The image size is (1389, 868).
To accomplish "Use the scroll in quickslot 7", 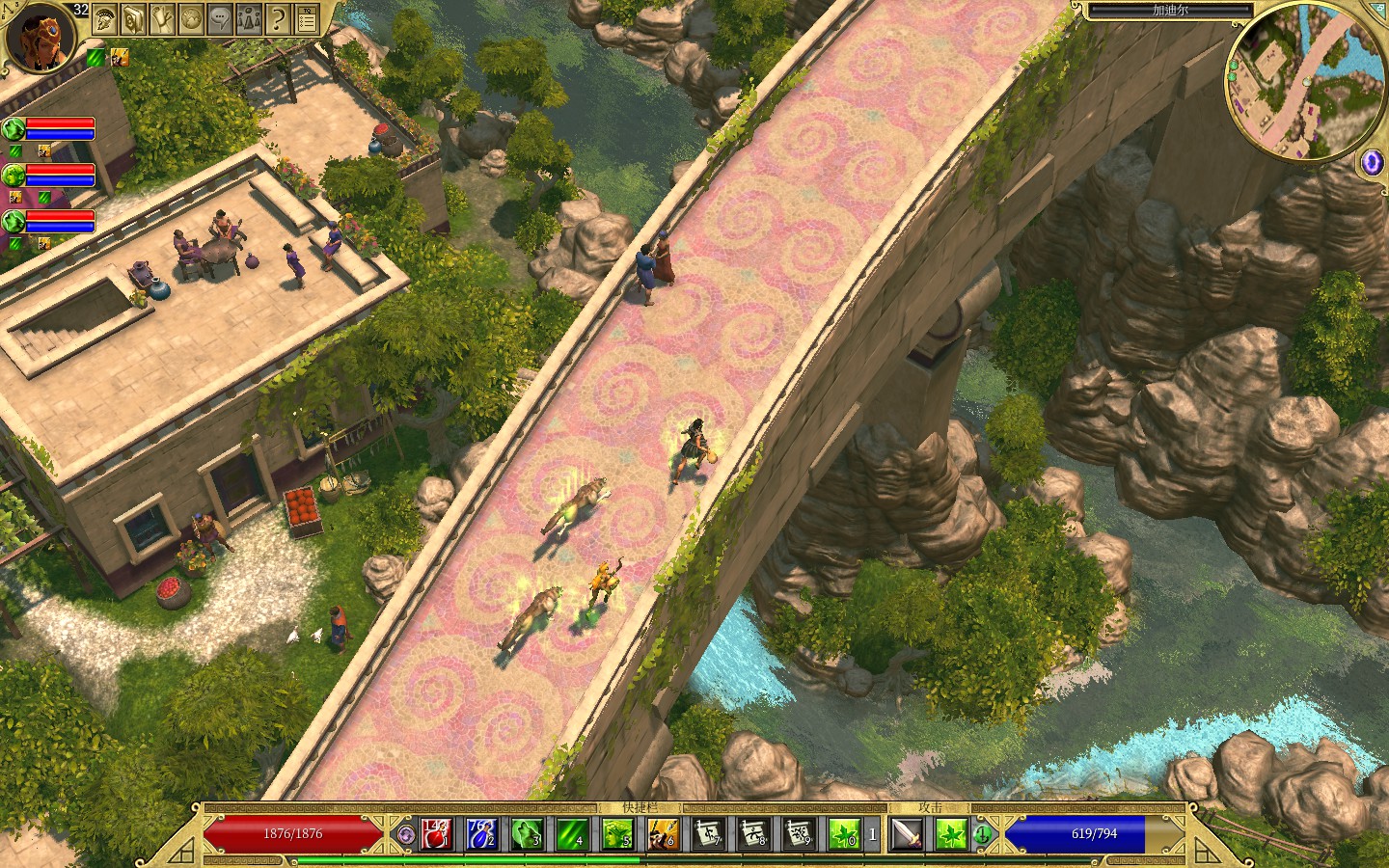I will tap(707, 833).
